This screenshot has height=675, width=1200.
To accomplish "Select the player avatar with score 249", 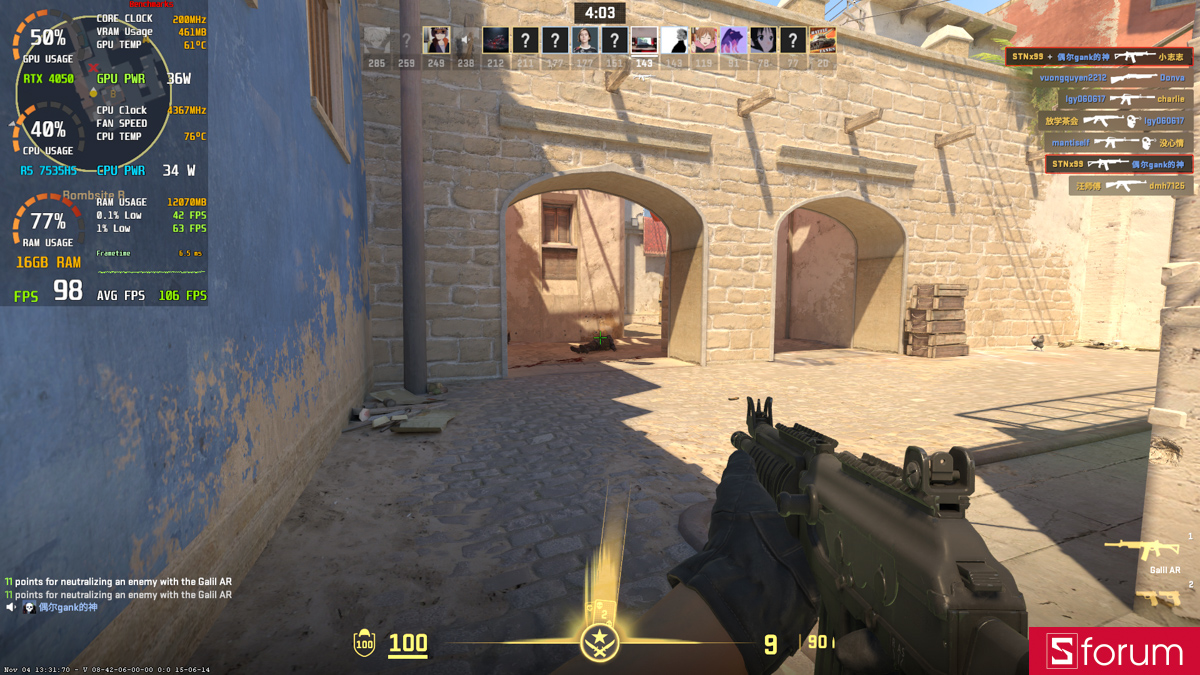I will pyautogui.click(x=436, y=41).
